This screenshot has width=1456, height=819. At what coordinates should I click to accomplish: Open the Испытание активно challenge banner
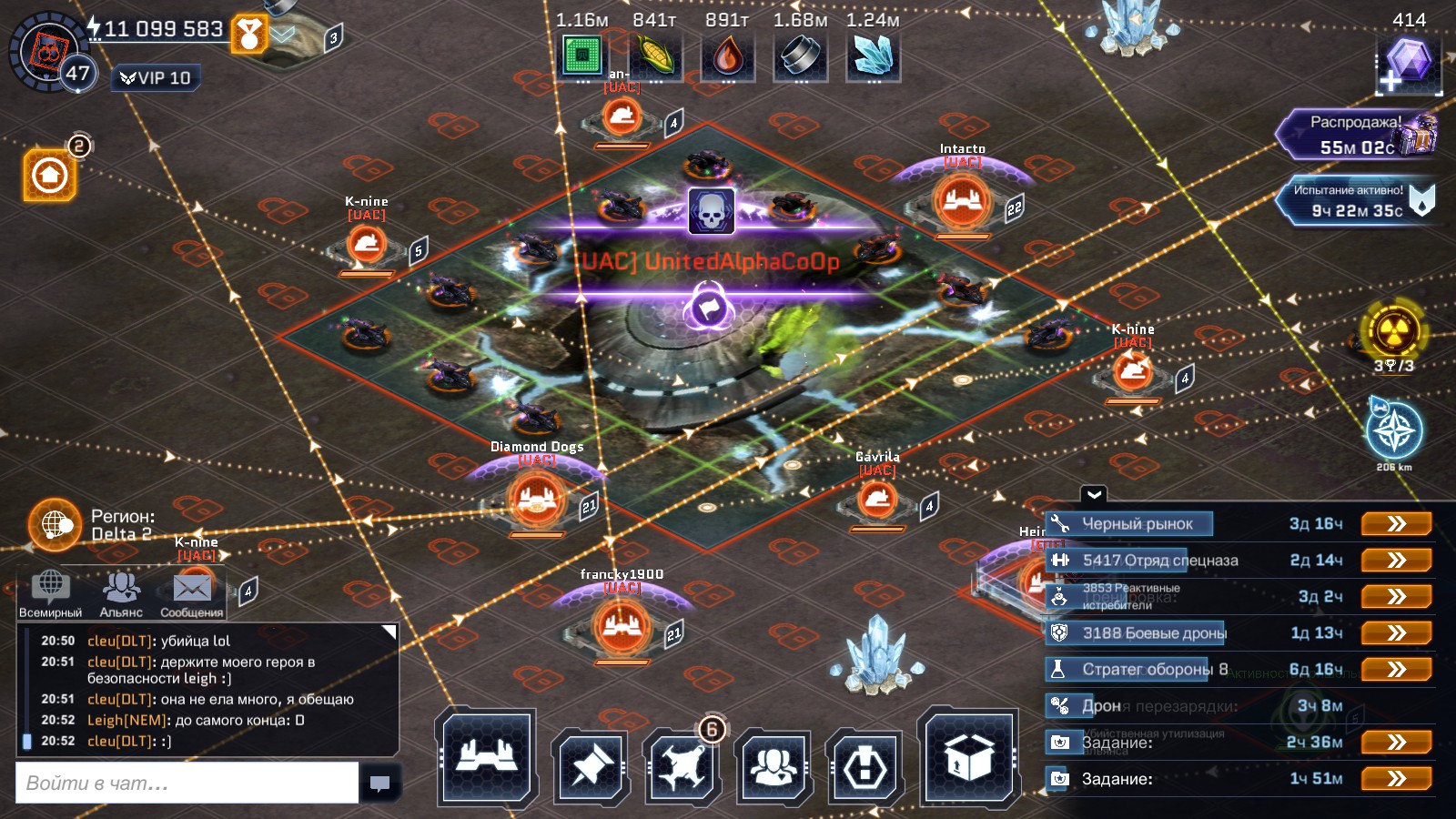[x=1355, y=201]
